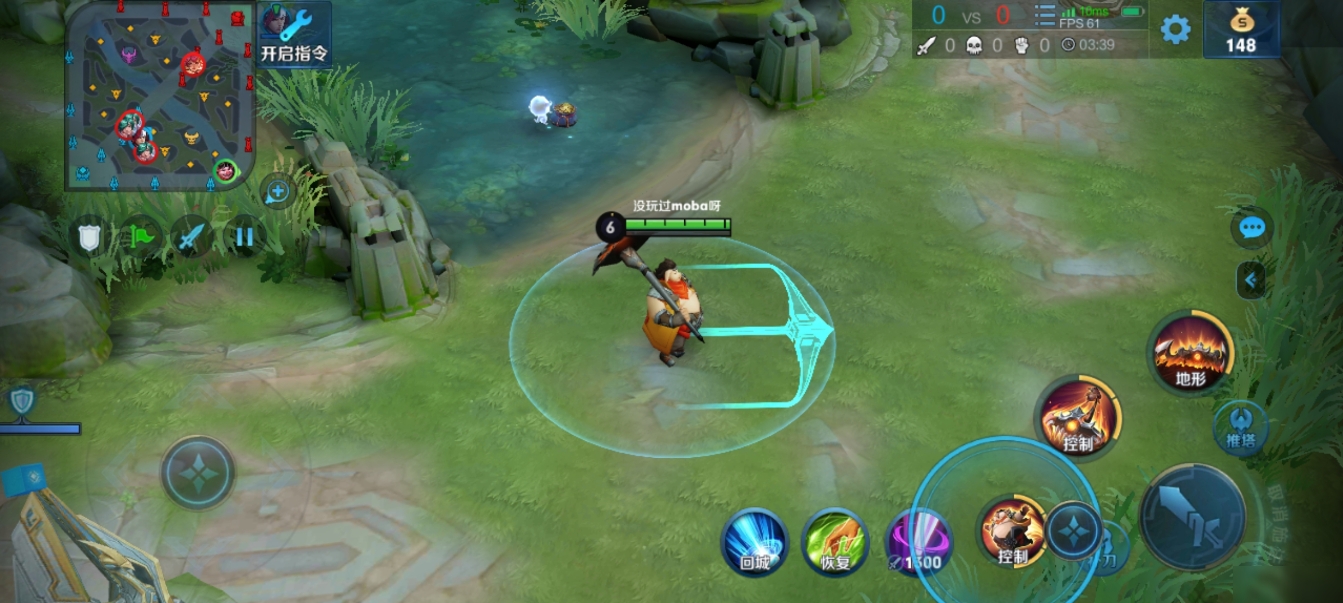Tap the large sword basic attack button
Screen dimensions: 1343x603
pos(1192,516)
